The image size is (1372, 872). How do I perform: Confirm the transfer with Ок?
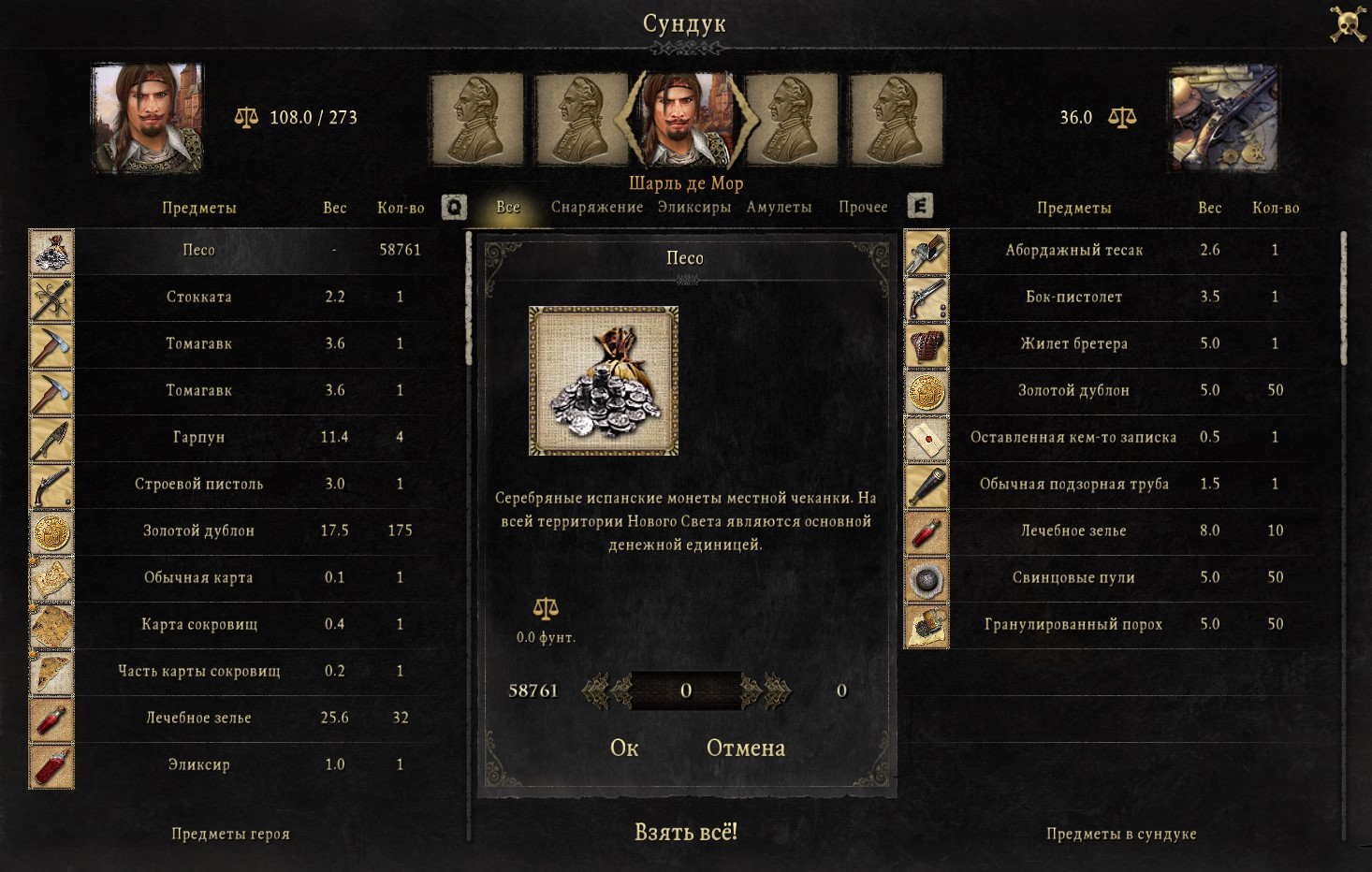(x=624, y=748)
